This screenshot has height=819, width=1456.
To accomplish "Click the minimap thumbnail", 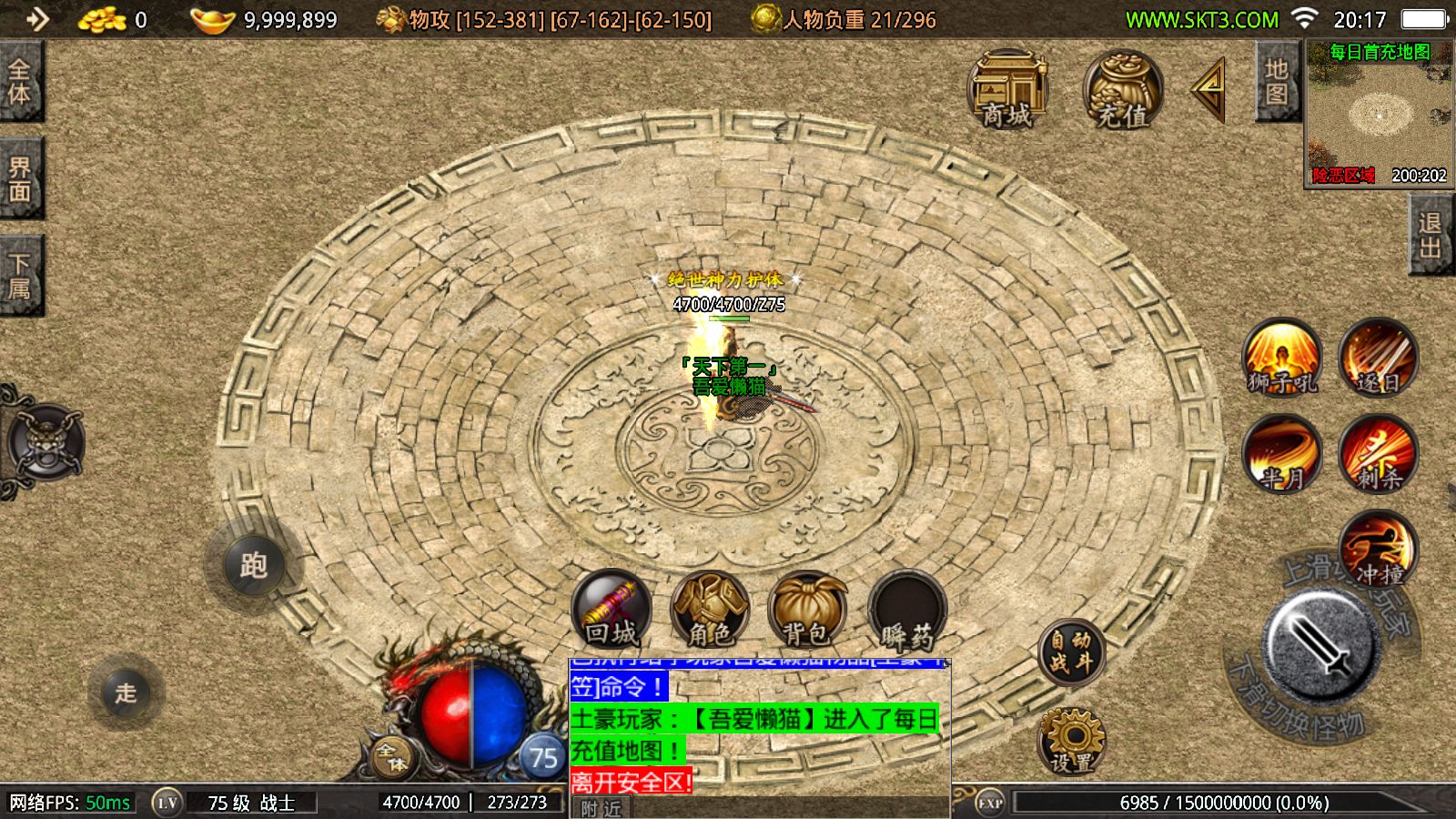I will (x=1379, y=116).
